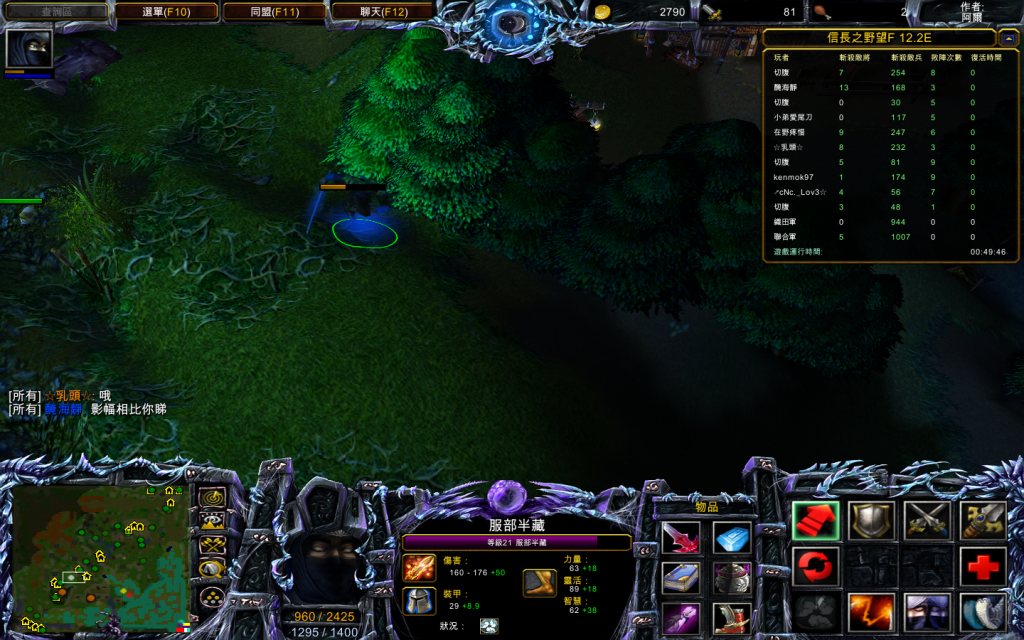Toggle the minimap creep camp display button
Viewport: 1024px width, 640px height.
[x=211, y=569]
